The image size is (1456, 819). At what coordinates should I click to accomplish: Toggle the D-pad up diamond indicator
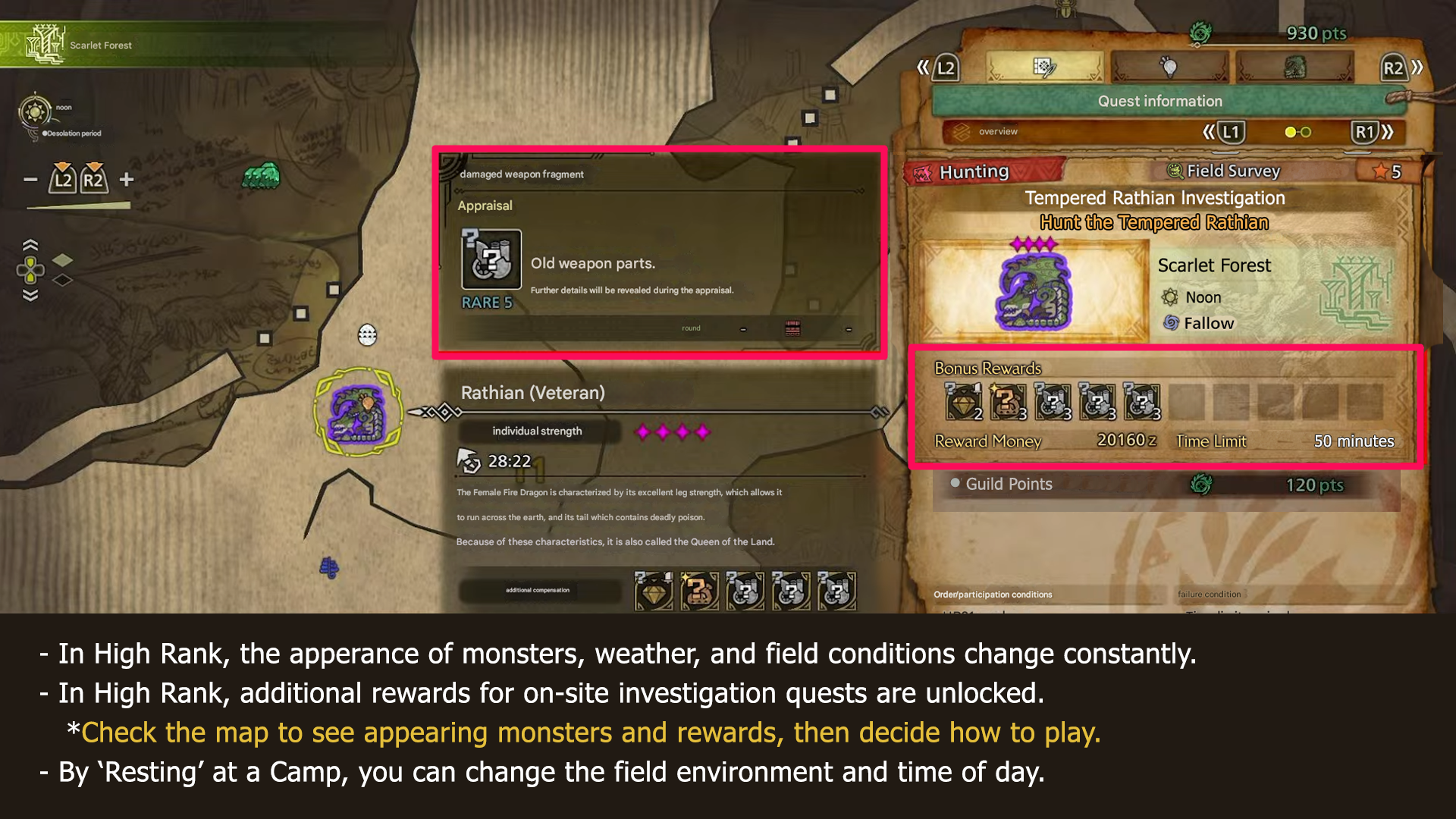pyautogui.click(x=62, y=260)
